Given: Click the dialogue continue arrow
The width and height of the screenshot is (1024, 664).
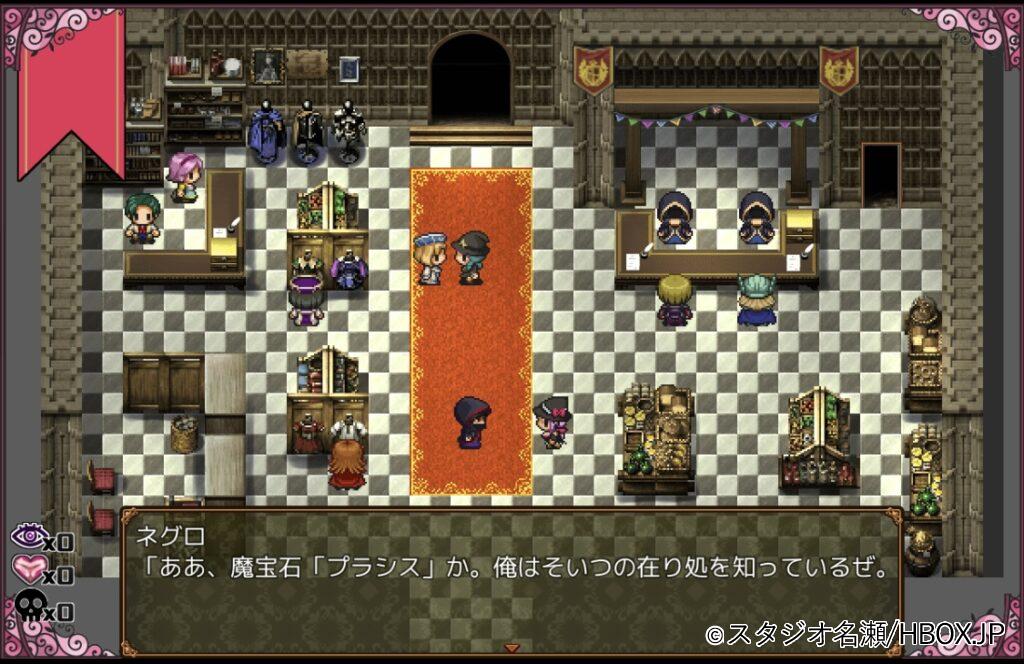Looking at the screenshot, I should point(512,648).
